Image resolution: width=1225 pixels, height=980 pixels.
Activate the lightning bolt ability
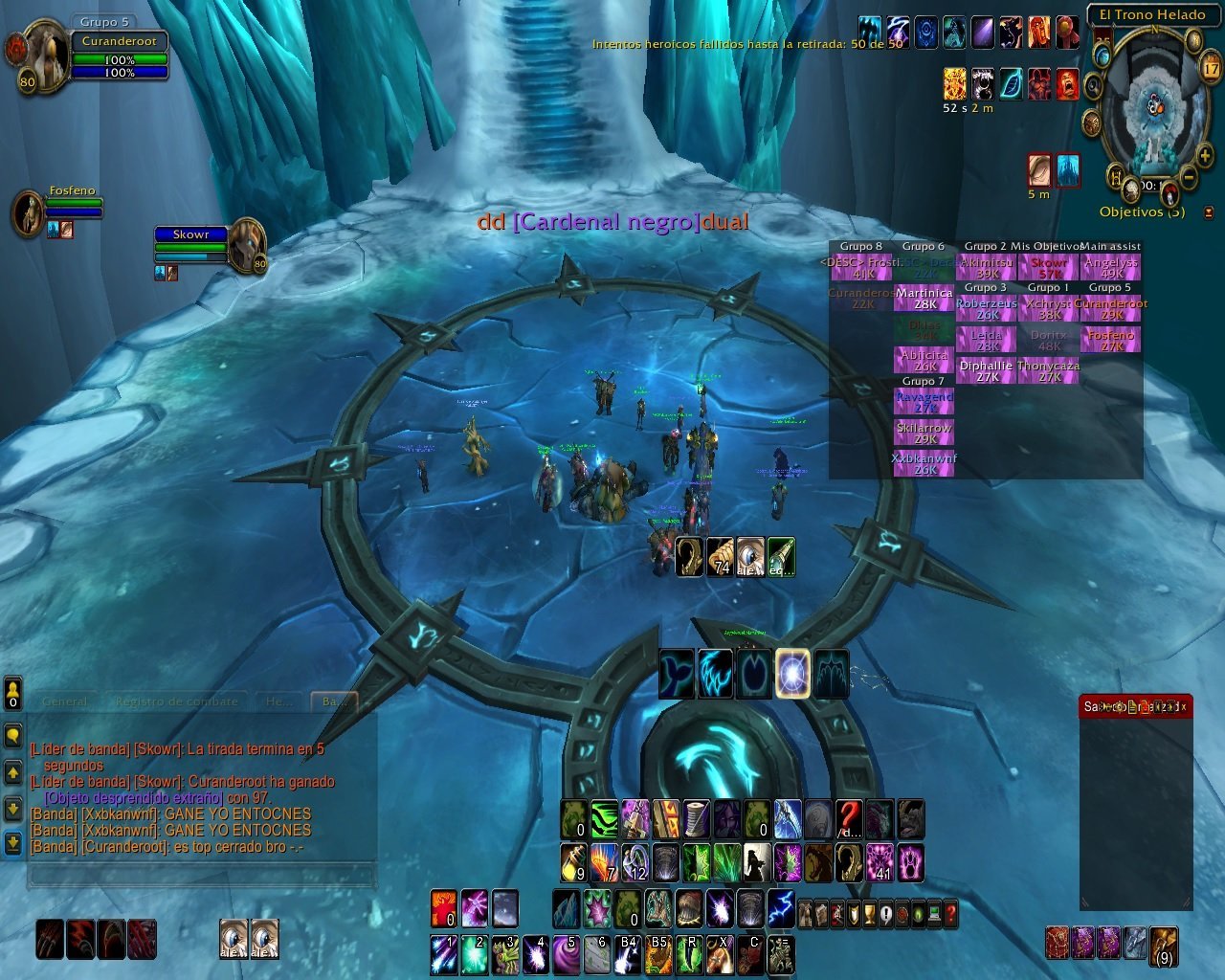tap(781, 905)
